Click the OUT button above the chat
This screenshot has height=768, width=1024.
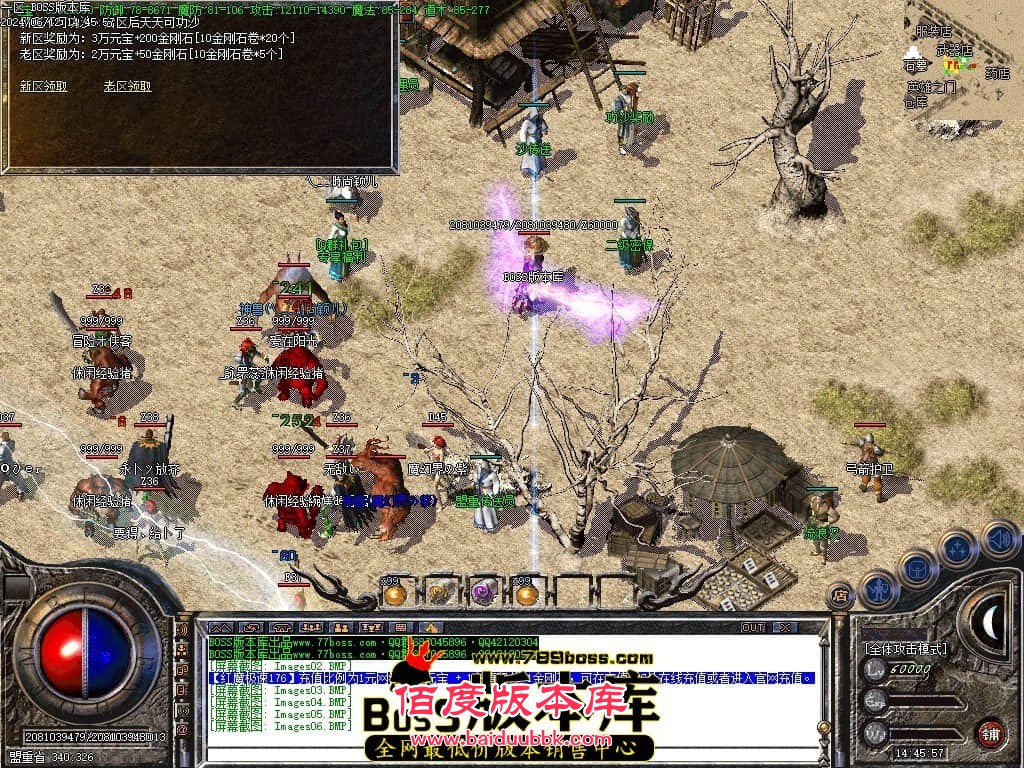pyautogui.click(x=752, y=627)
